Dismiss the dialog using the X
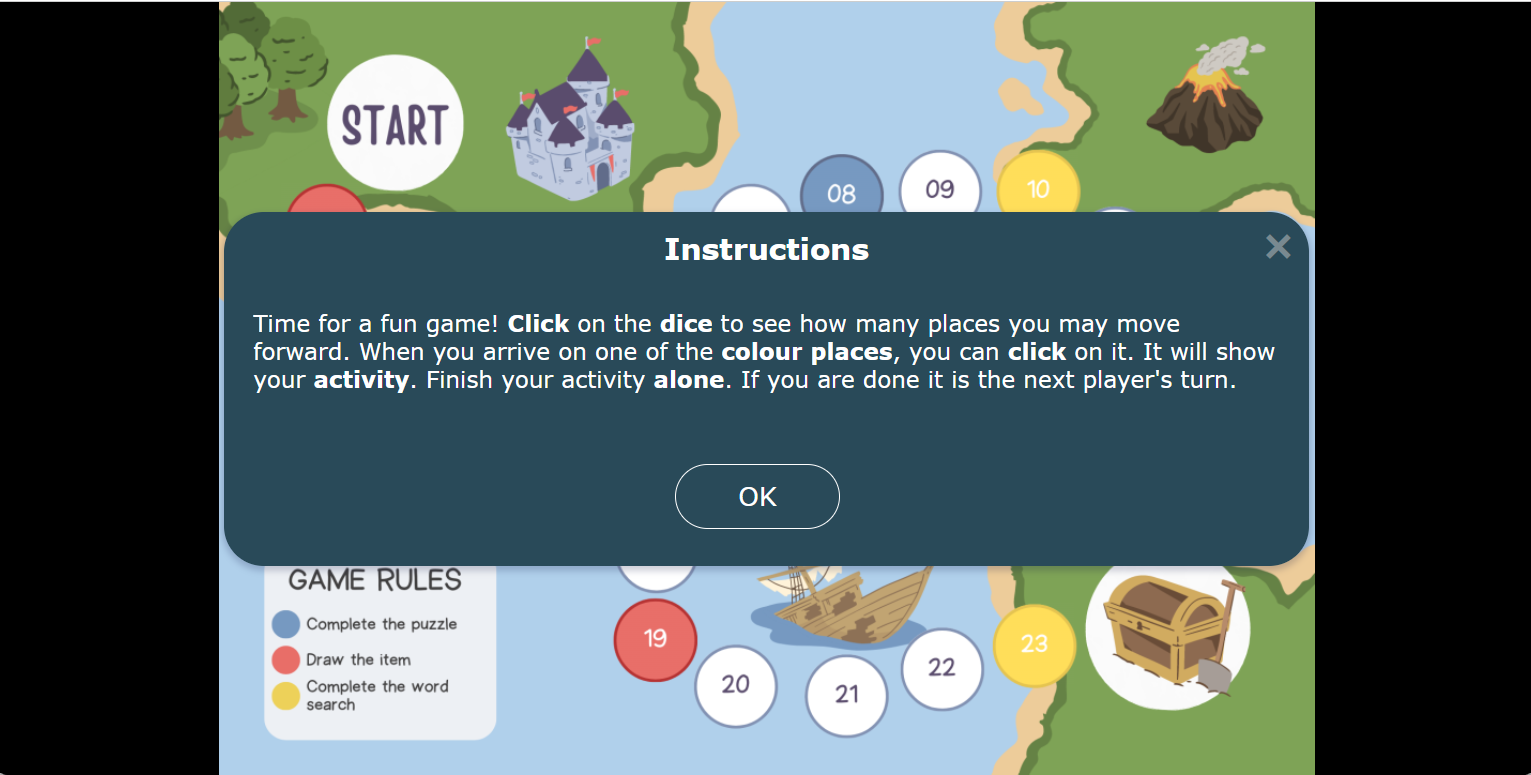 click(x=1277, y=247)
